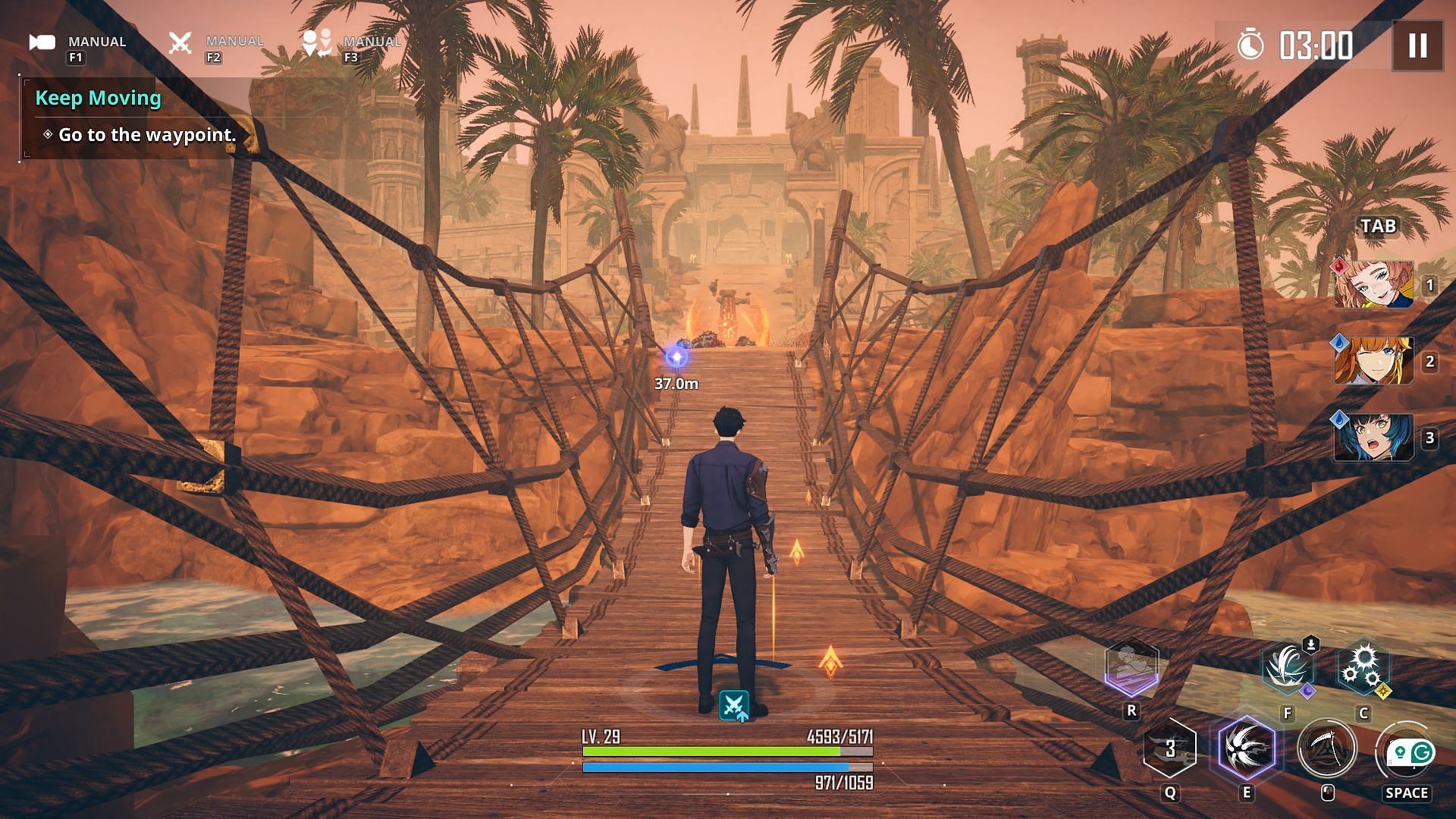Use the three-burst explosion support skill
1456x819 pixels.
[x=1363, y=669]
